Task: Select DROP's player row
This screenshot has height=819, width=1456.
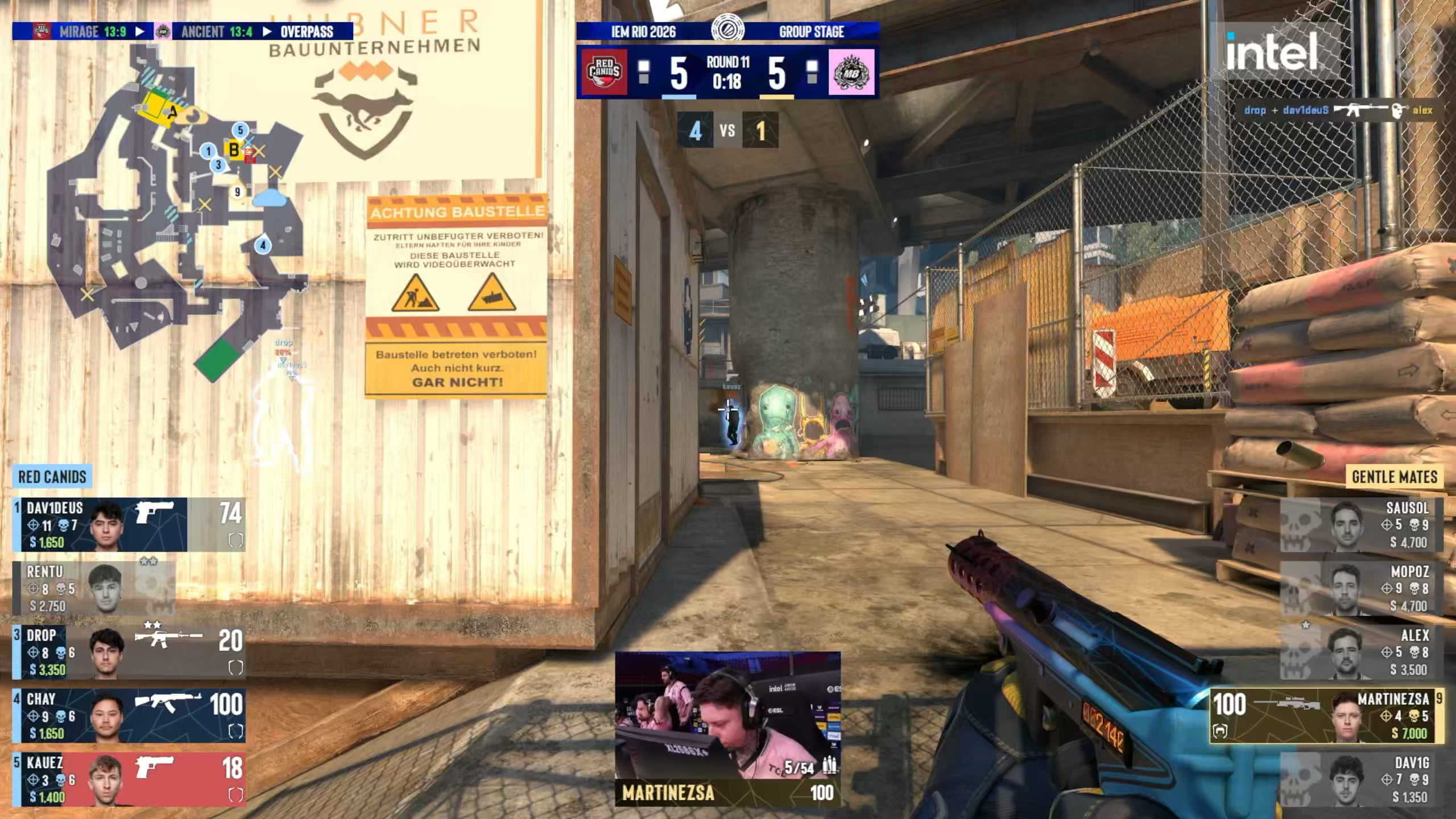Action: coord(129,652)
